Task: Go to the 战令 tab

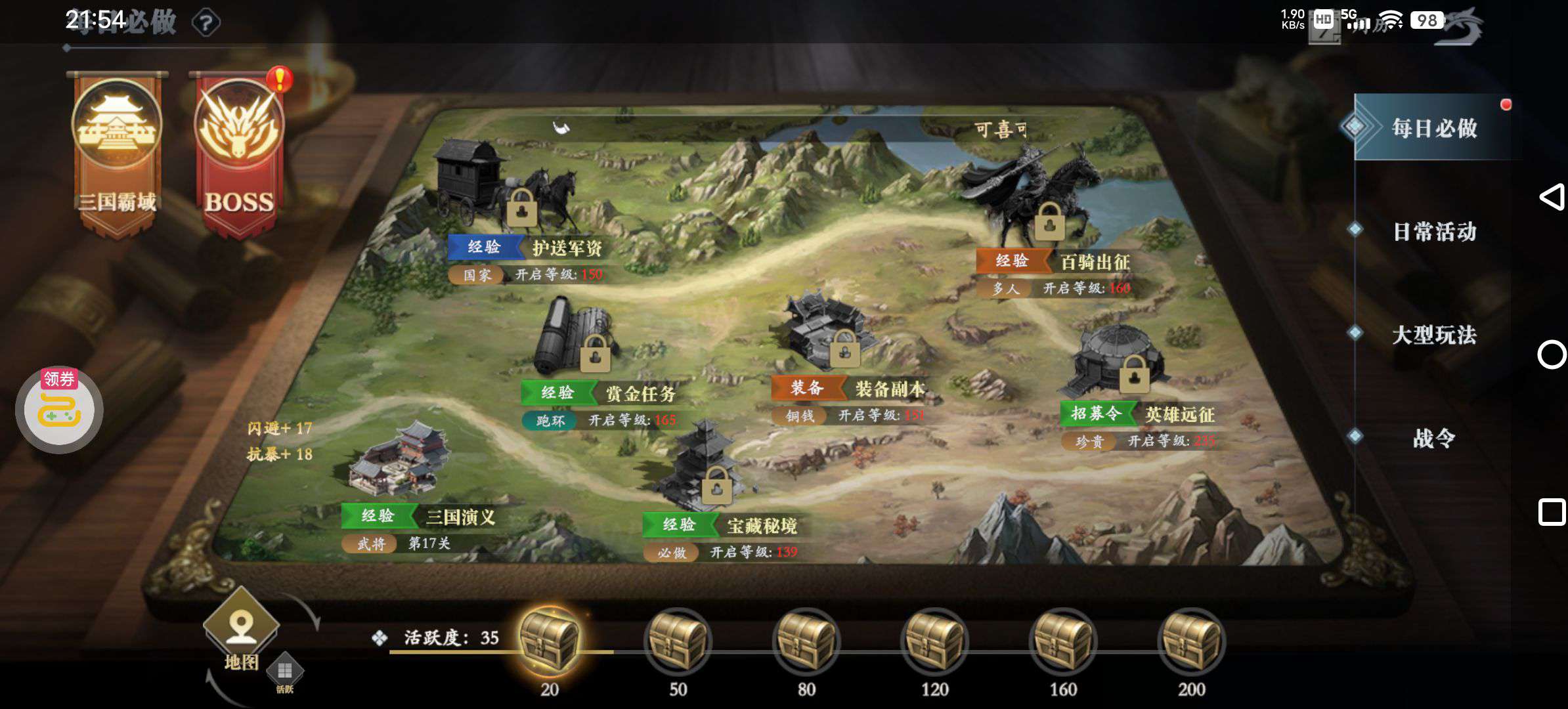Action: coord(1434,438)
